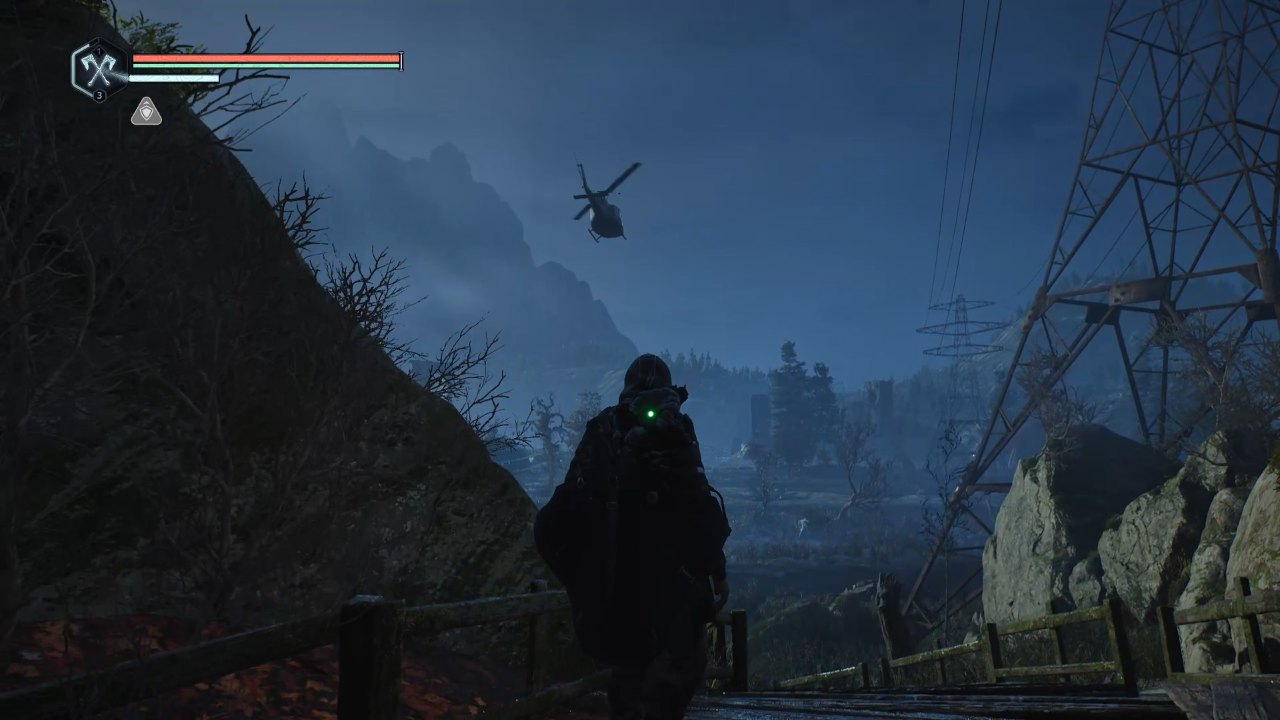The image size is (1280, 720).
Task: Click the triangular shield status icon
Action: coord(146,112)
